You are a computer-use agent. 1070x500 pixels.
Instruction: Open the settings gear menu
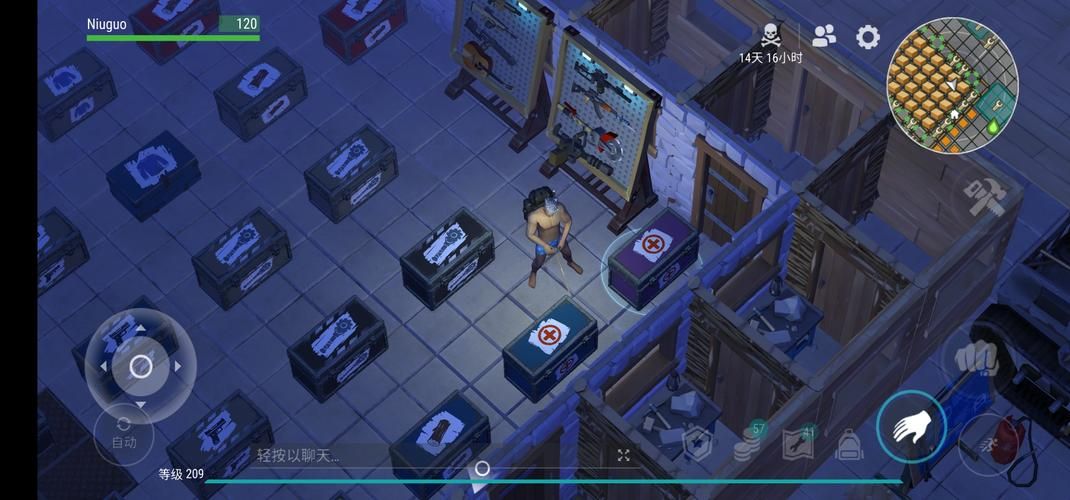868,38
